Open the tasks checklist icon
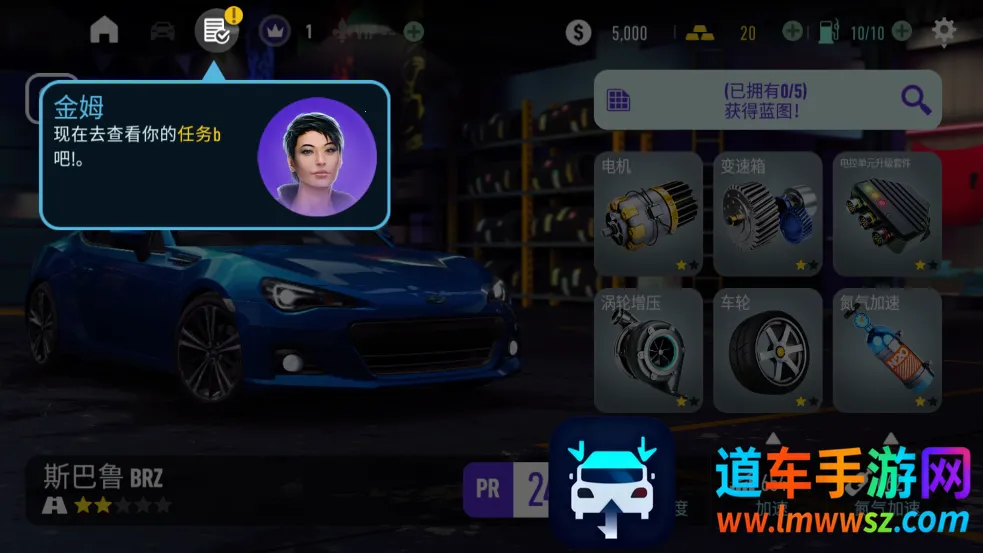The width and height of the screenshot is (983, 553). (216, 31)
